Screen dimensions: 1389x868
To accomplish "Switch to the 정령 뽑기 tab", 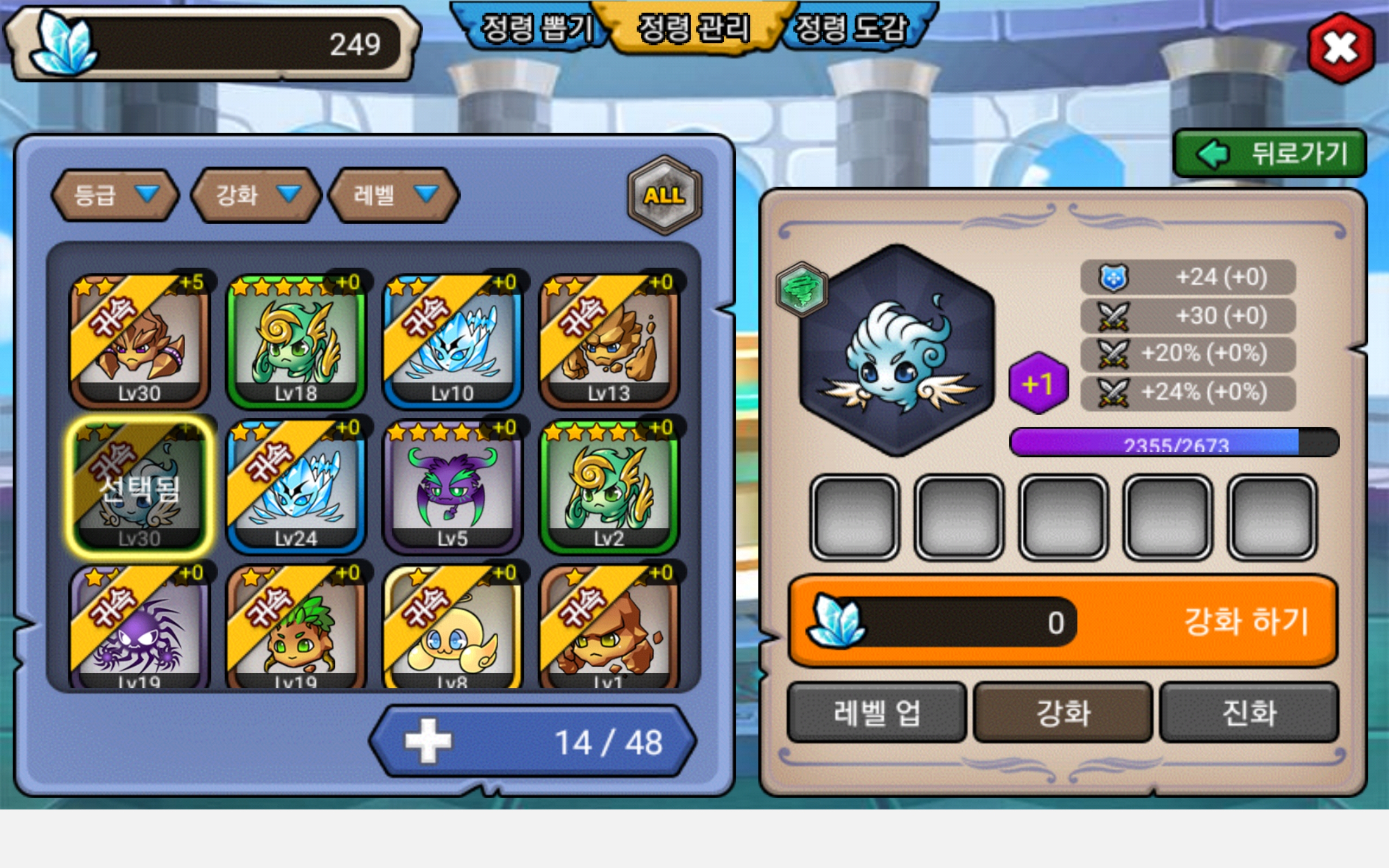I will point(536,29).
